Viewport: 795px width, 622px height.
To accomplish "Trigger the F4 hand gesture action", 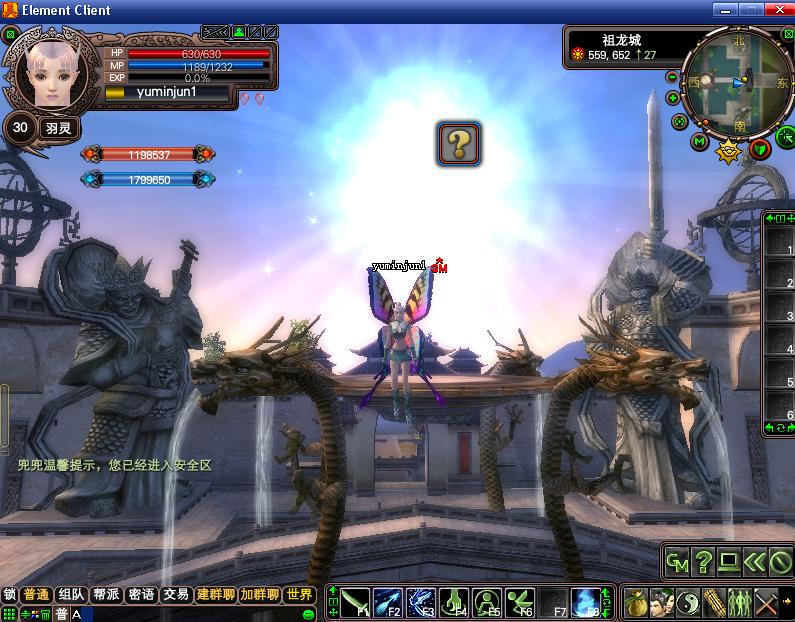I will pyautogui.click(x=454, y=602).
